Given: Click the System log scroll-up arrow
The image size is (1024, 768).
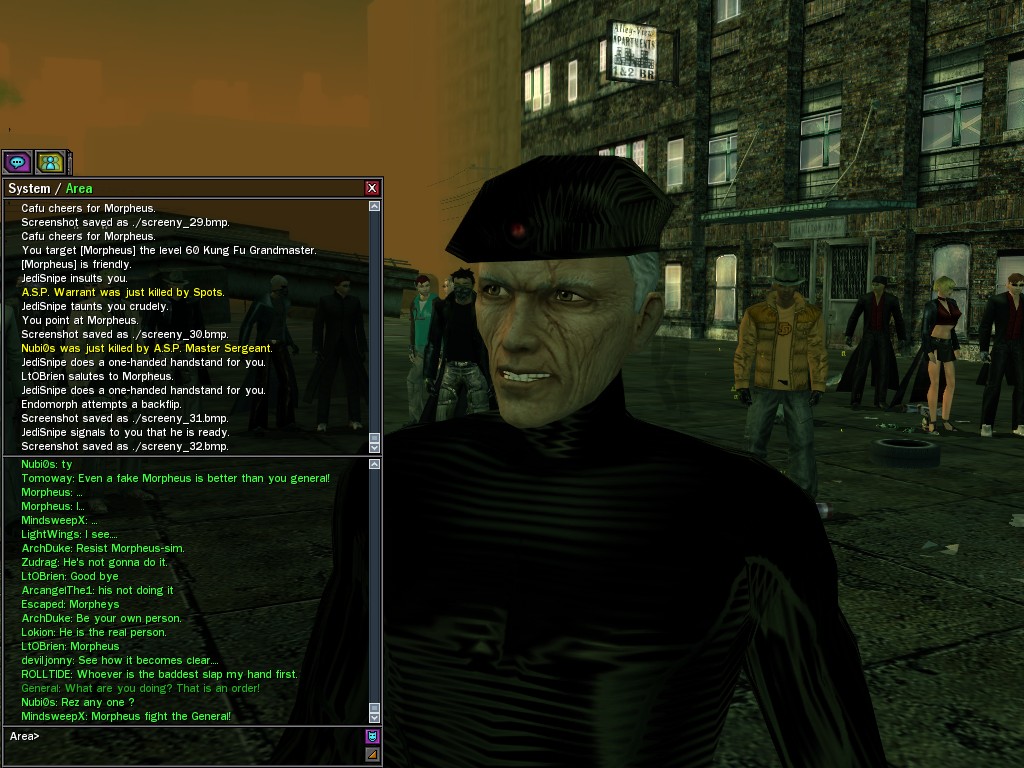Looking at the screenshot, I should (x=375, y=206).
